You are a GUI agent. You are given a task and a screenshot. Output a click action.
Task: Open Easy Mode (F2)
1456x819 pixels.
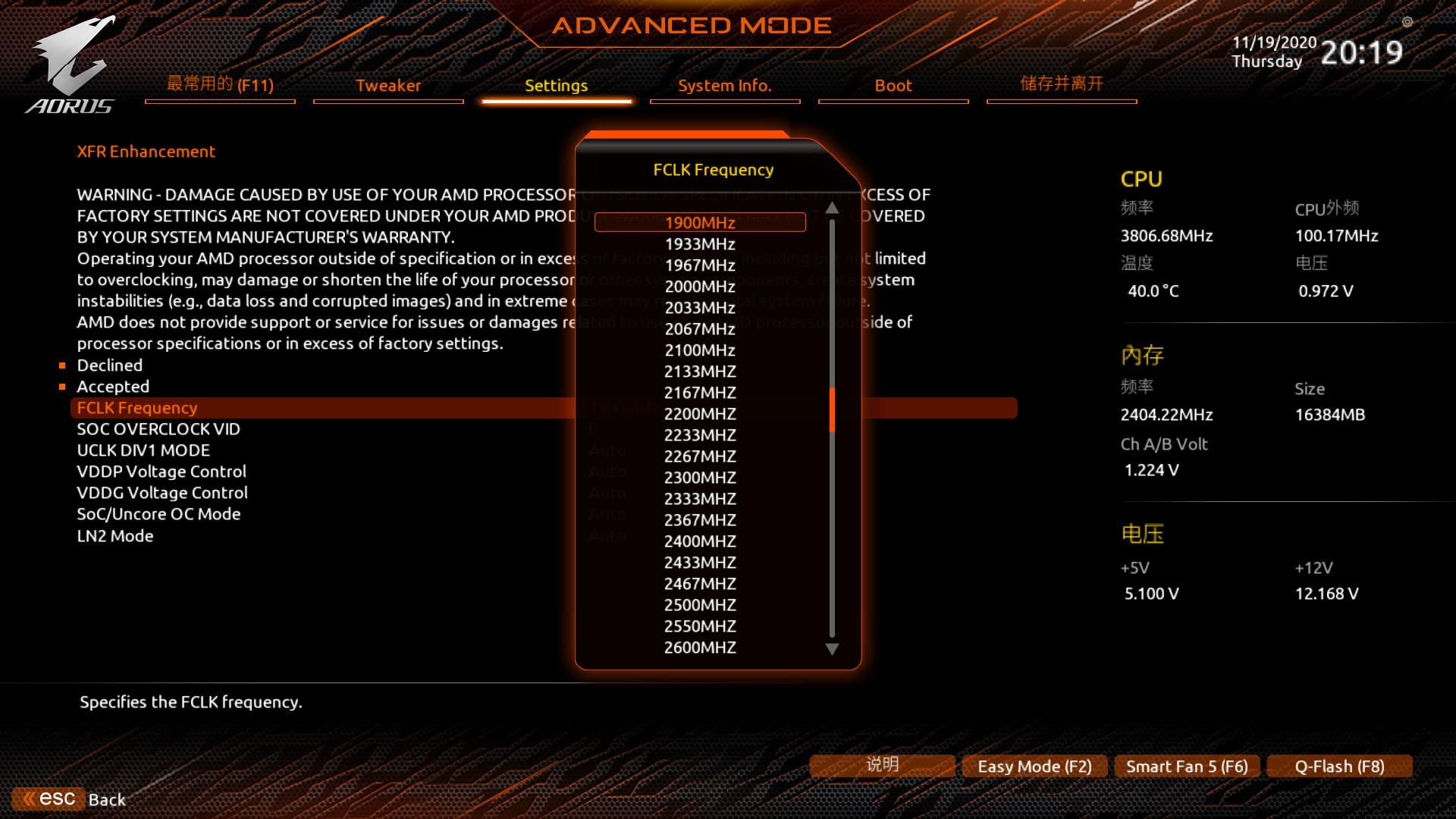click(1034, 767)
